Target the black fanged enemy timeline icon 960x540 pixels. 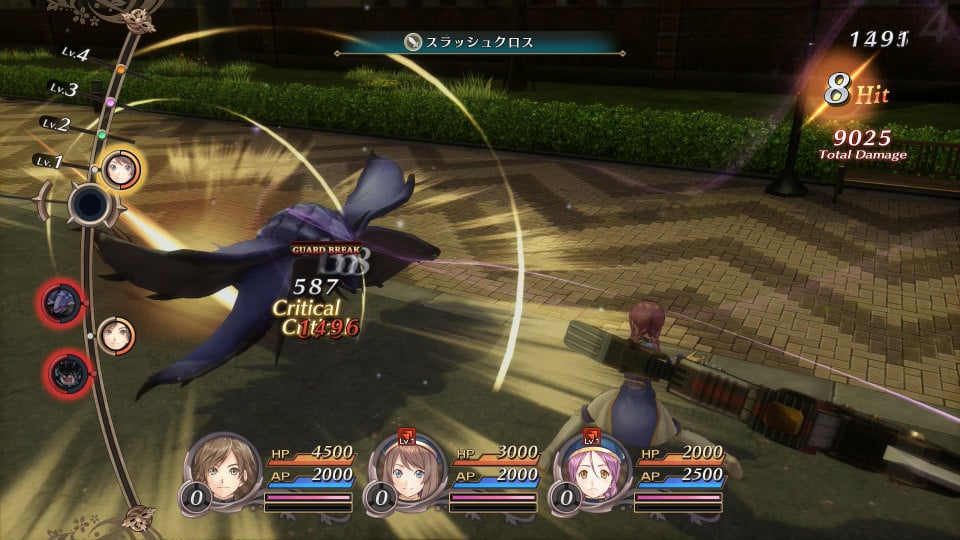point(67,373)
